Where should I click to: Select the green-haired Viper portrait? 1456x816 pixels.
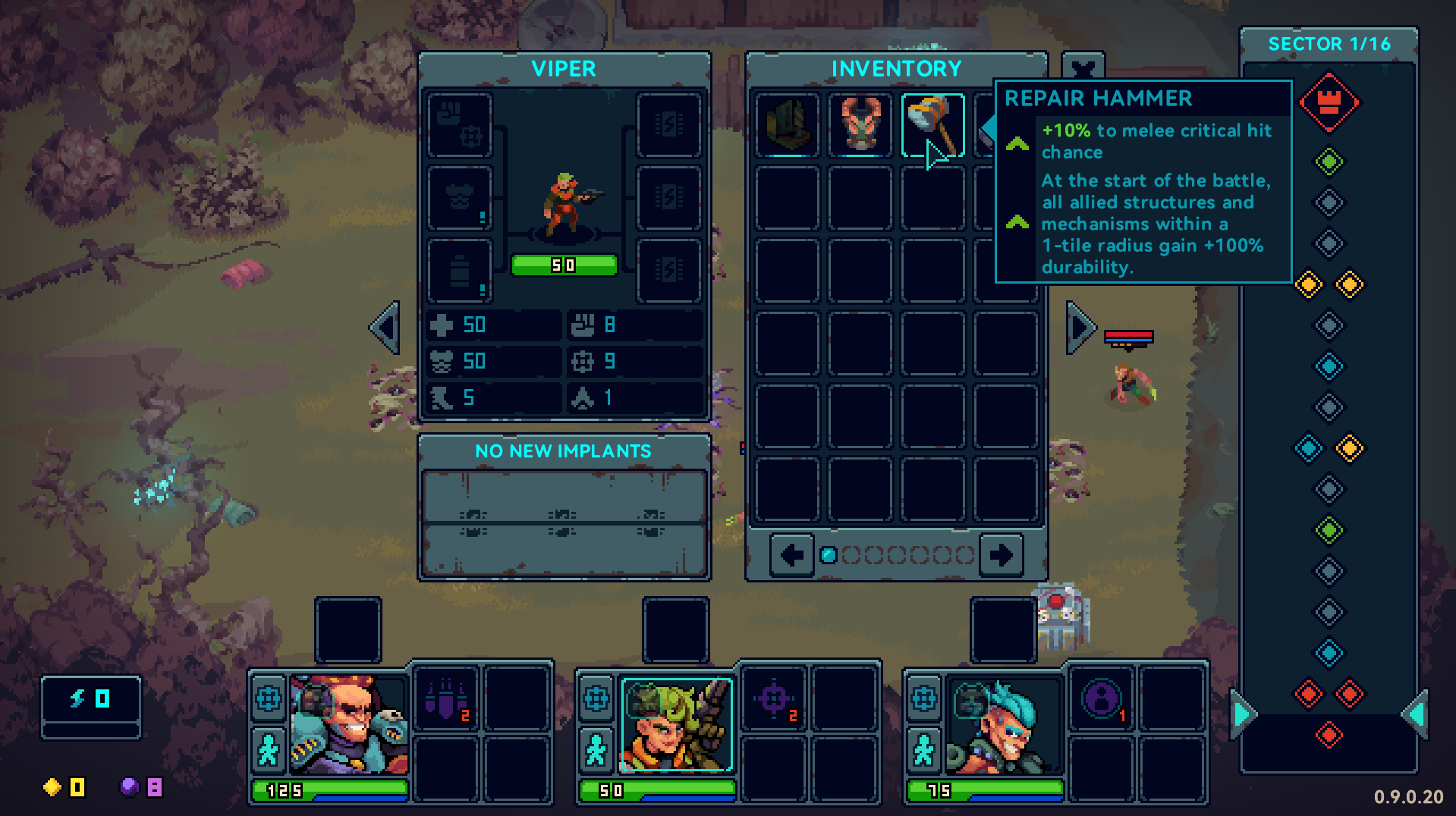pos(676,724)
